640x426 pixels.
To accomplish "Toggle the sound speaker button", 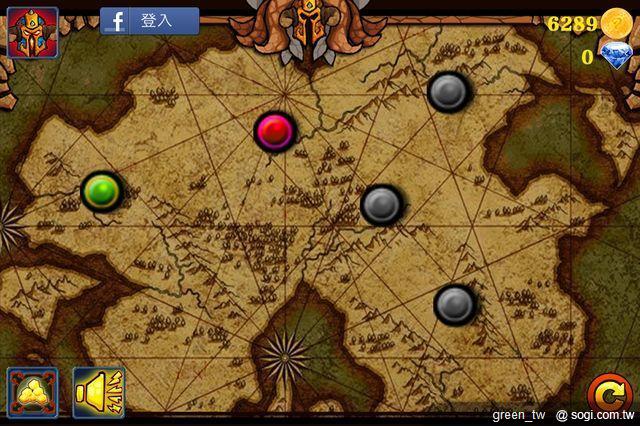I will [99, 391].
